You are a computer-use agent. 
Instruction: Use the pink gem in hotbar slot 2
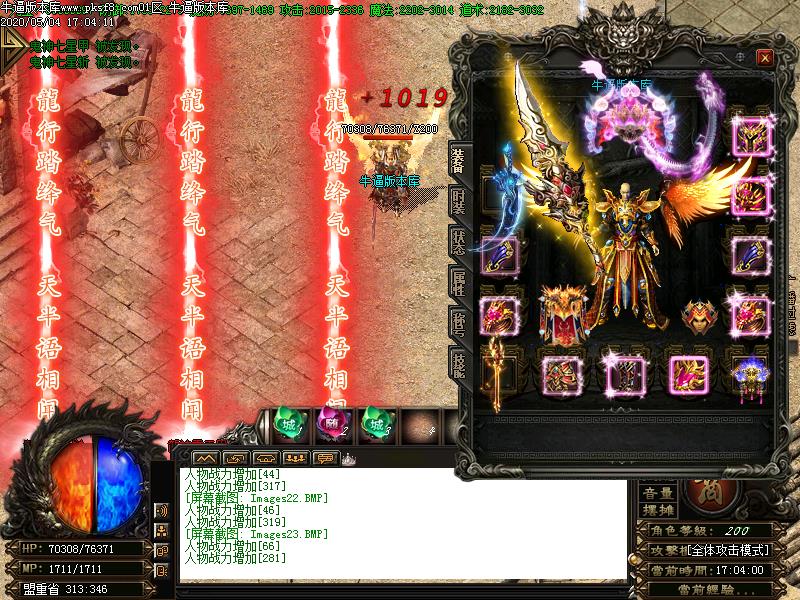[x=331, y=422]
